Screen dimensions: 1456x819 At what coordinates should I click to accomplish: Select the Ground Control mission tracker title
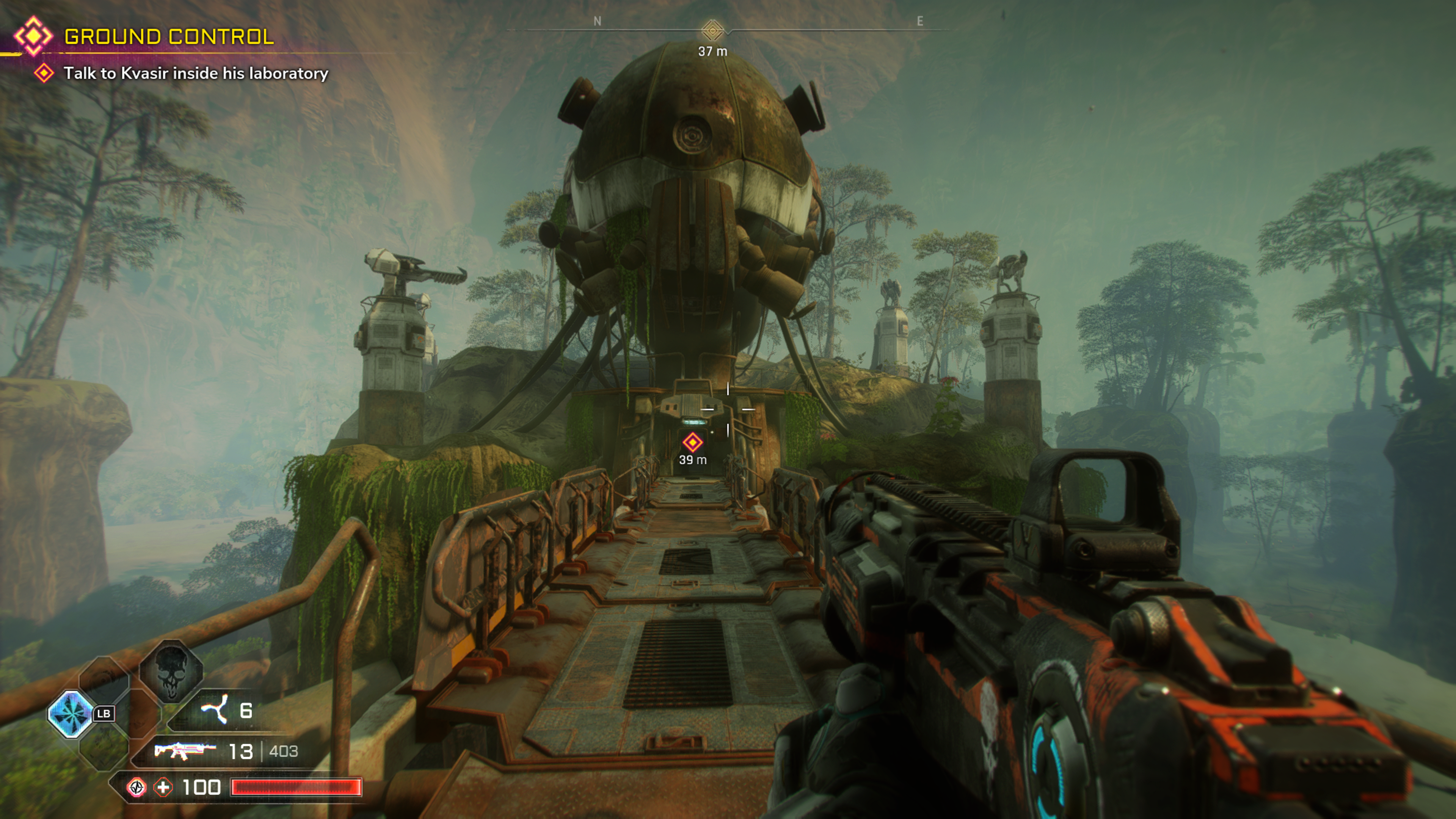tap(168, 37)
